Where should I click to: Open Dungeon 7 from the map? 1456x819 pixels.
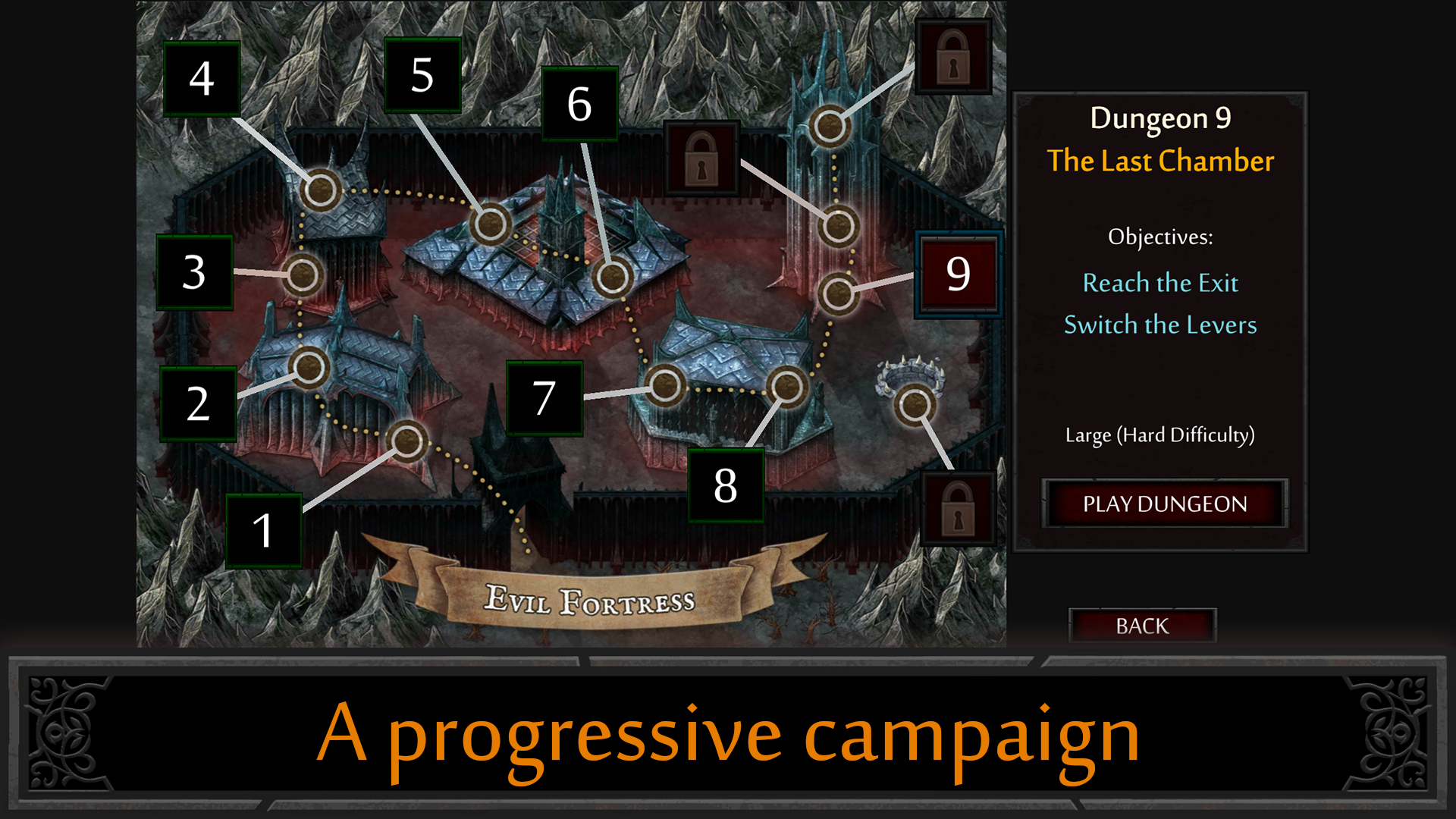pyautogui.click(x=667, y=387)
